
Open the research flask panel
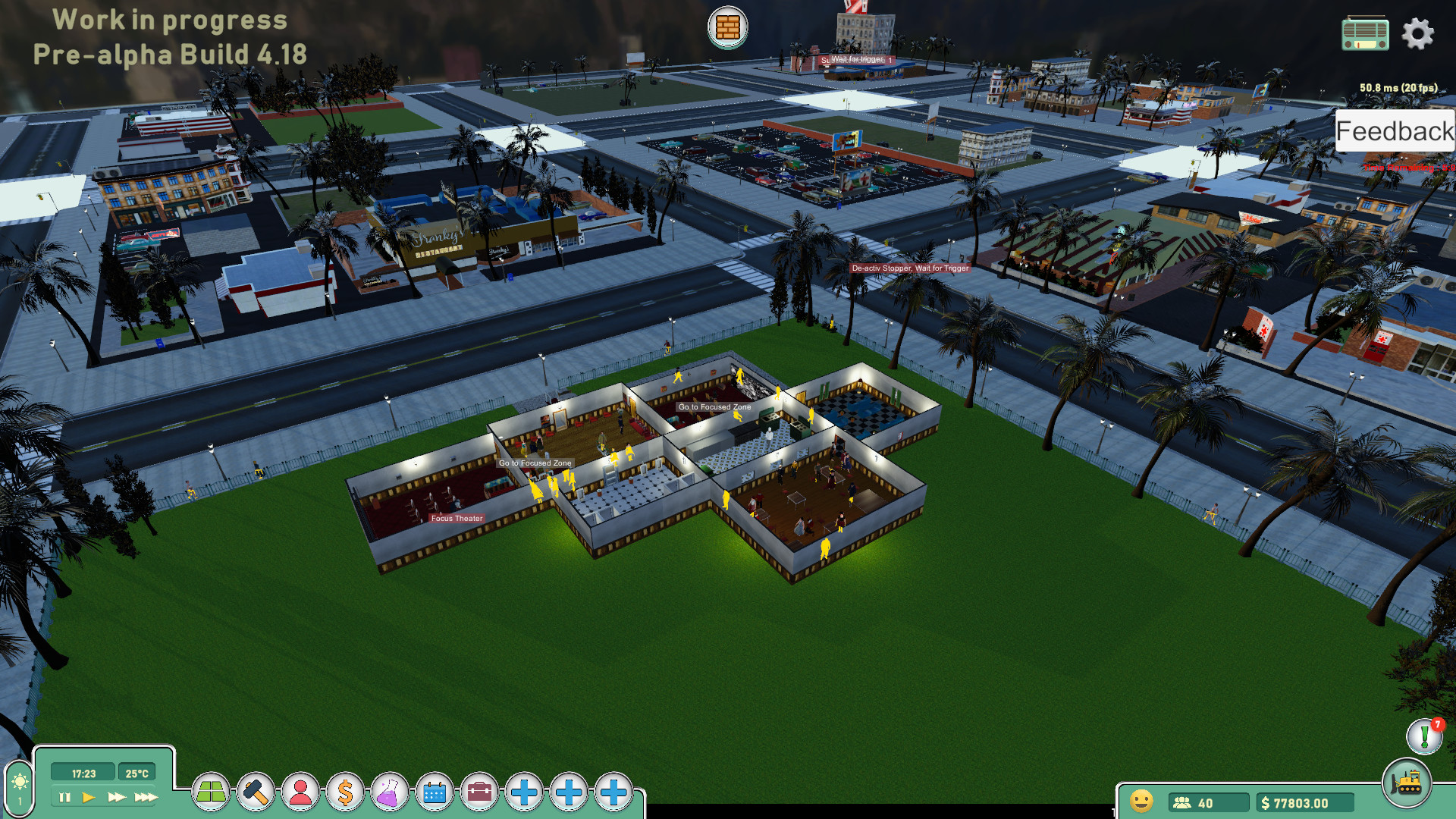click(389, 792)
